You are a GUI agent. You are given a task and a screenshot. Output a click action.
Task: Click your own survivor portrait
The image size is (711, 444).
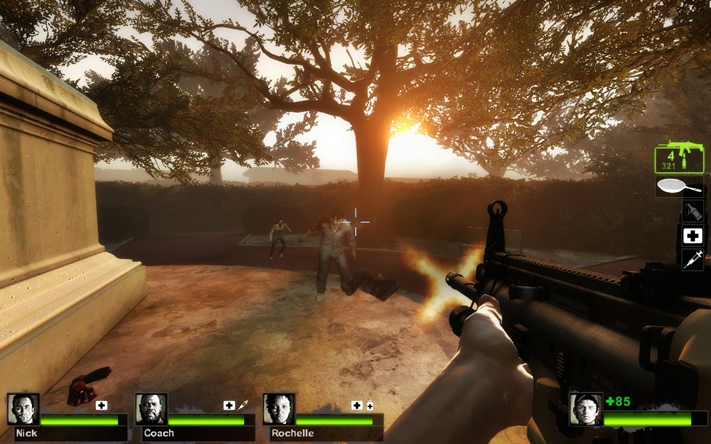click(x=585, y=408)
